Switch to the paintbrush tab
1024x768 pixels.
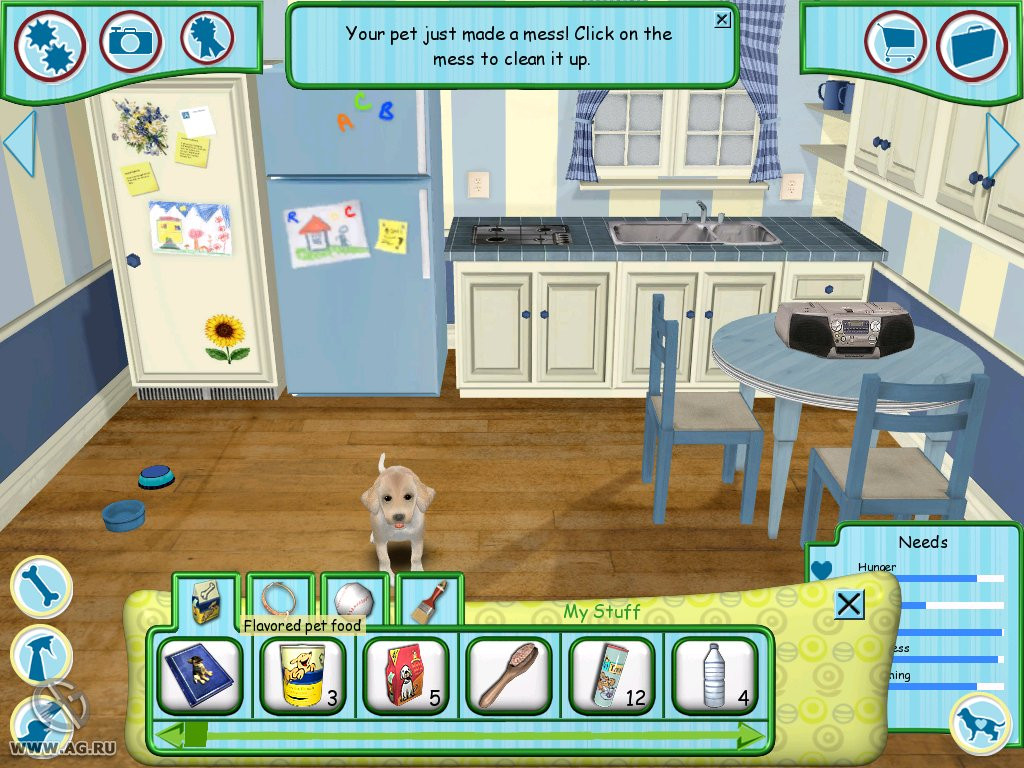[428, 600]
